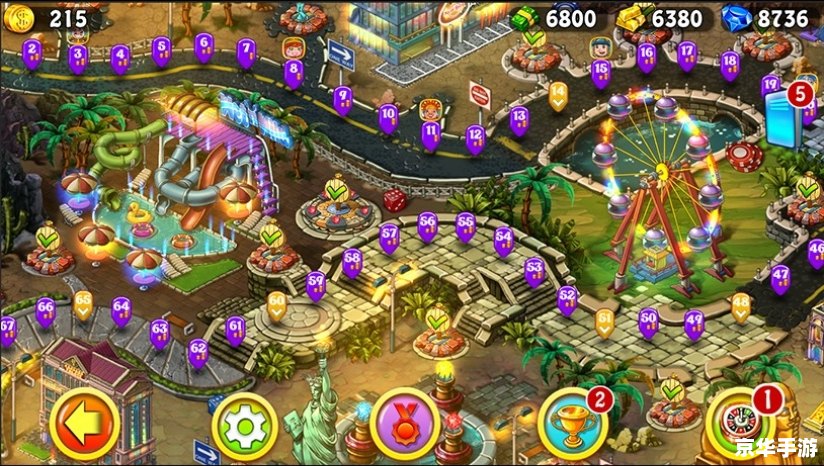Viewport: 824px width, 466px height.
Task: Choose level 7 on the map
Action: coord(246,50)
